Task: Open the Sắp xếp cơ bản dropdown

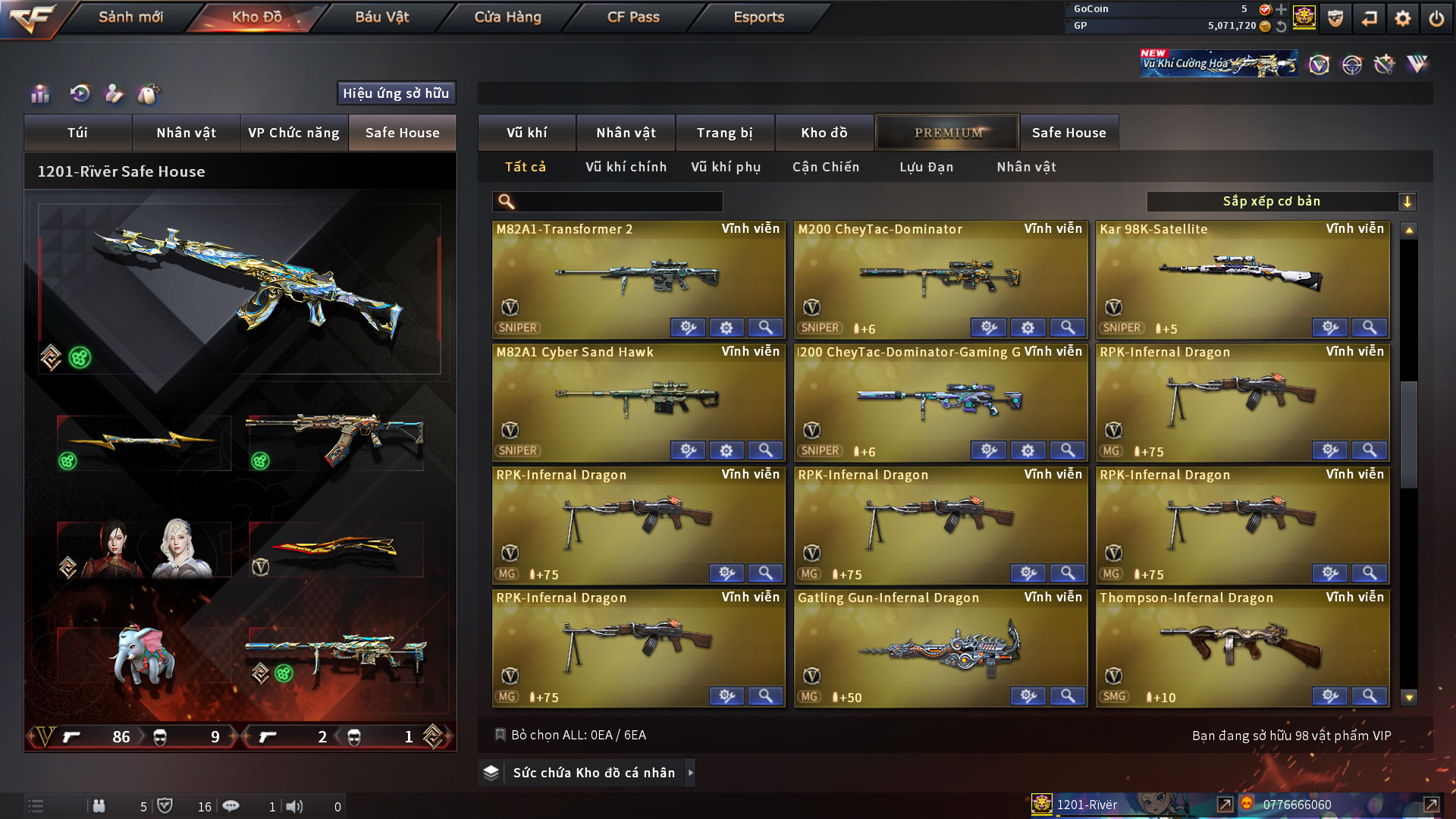Action: (1281, 202)
